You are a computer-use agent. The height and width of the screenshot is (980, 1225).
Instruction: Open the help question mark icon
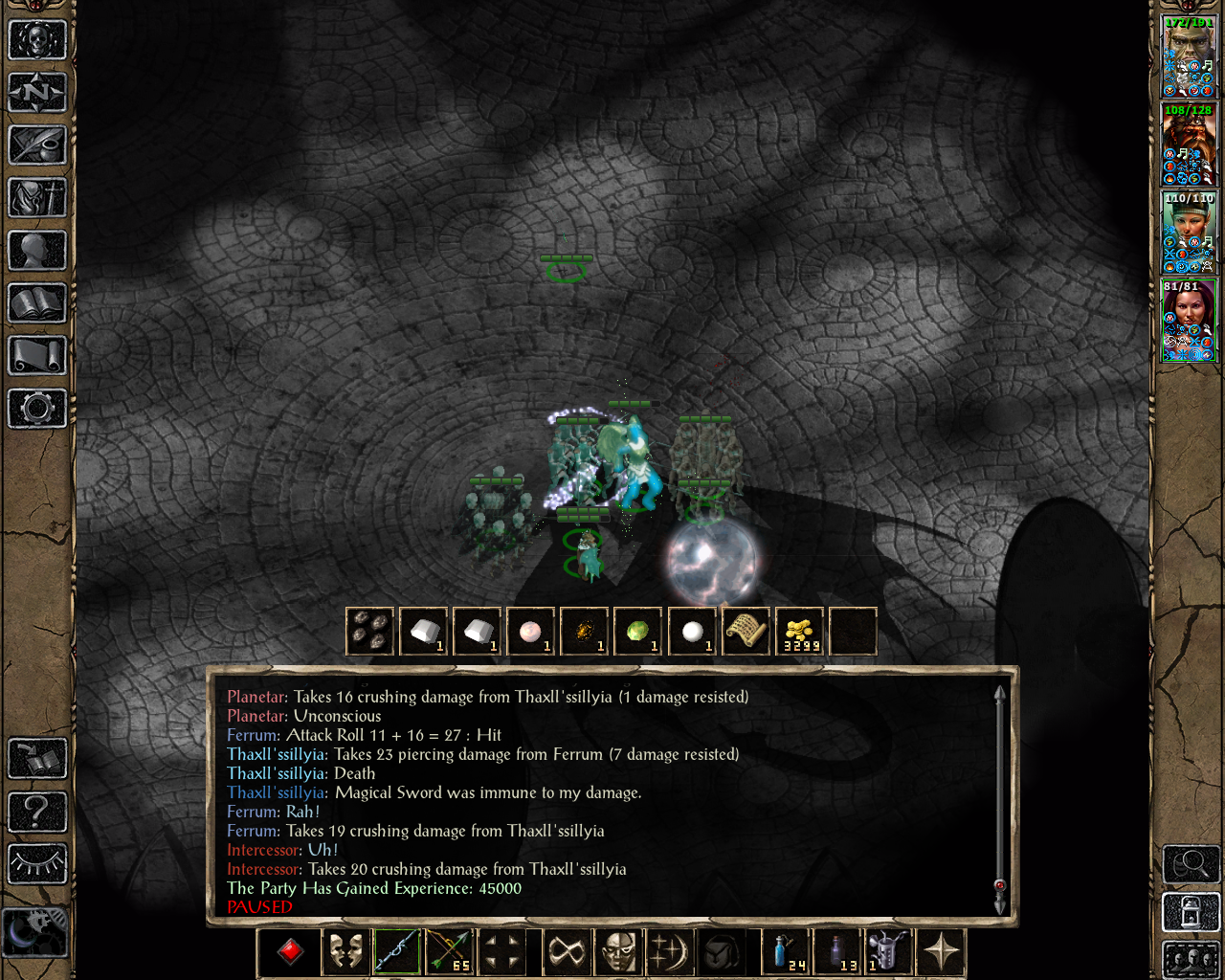(36, 812)
